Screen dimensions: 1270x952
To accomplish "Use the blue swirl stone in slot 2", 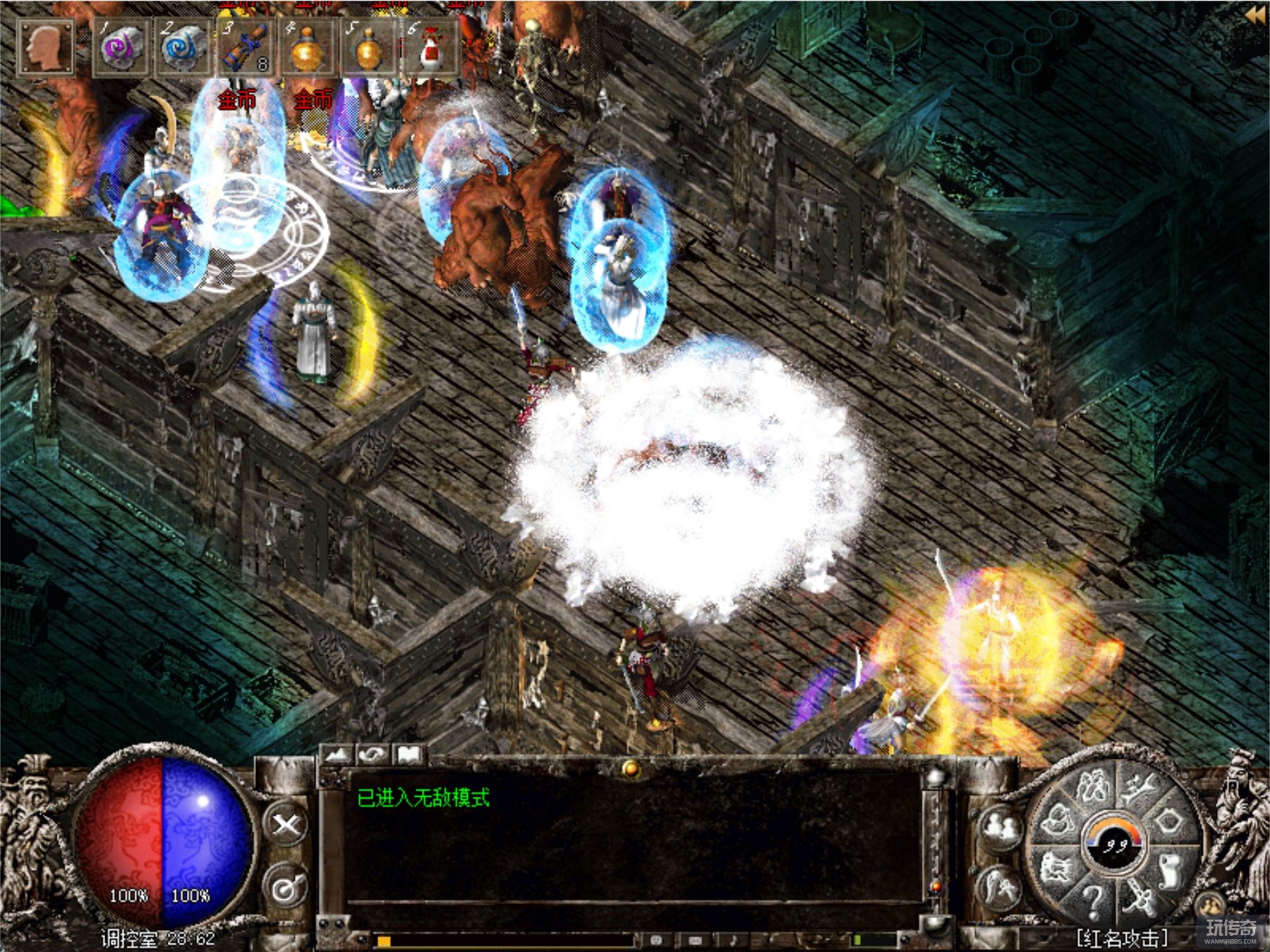I will click(x=183, y=48).
